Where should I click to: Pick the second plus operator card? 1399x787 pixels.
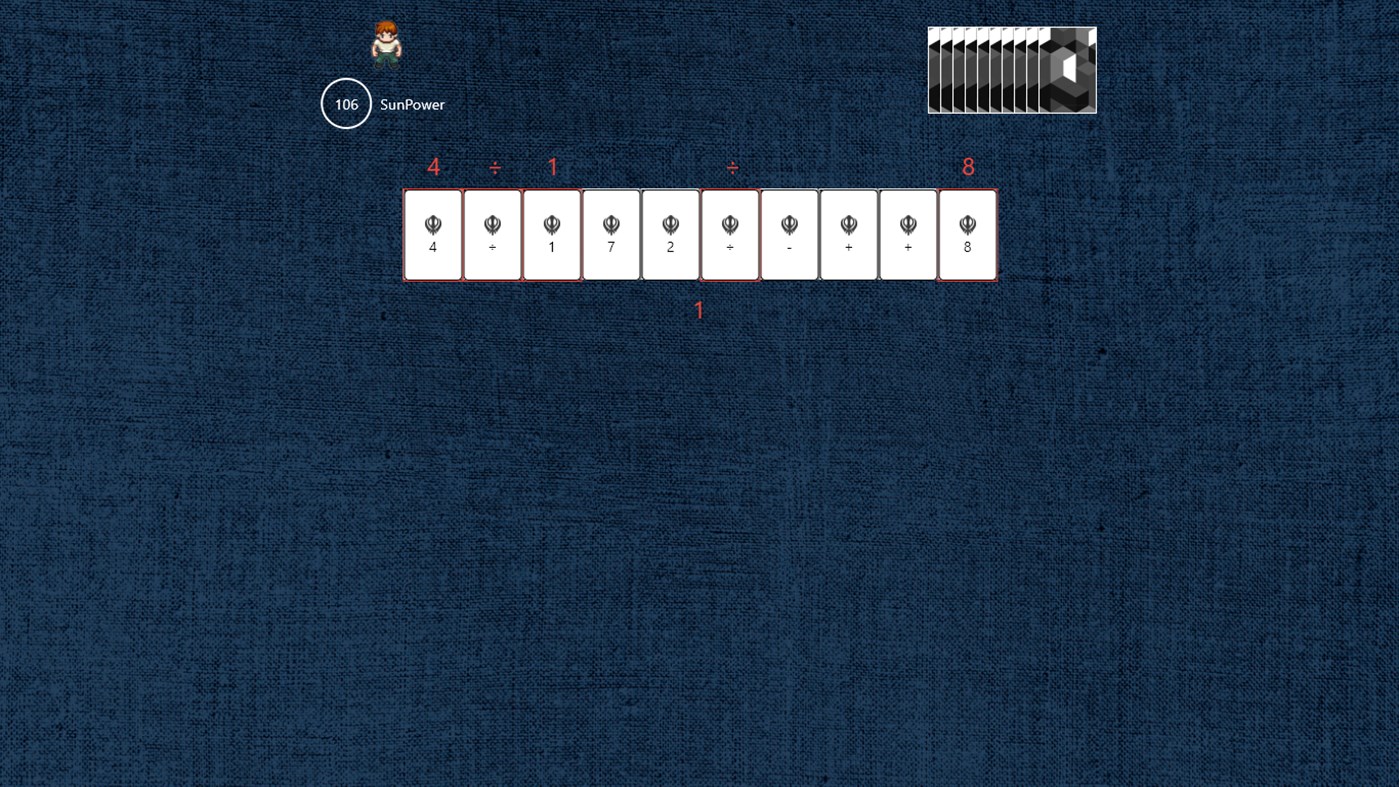907,234
